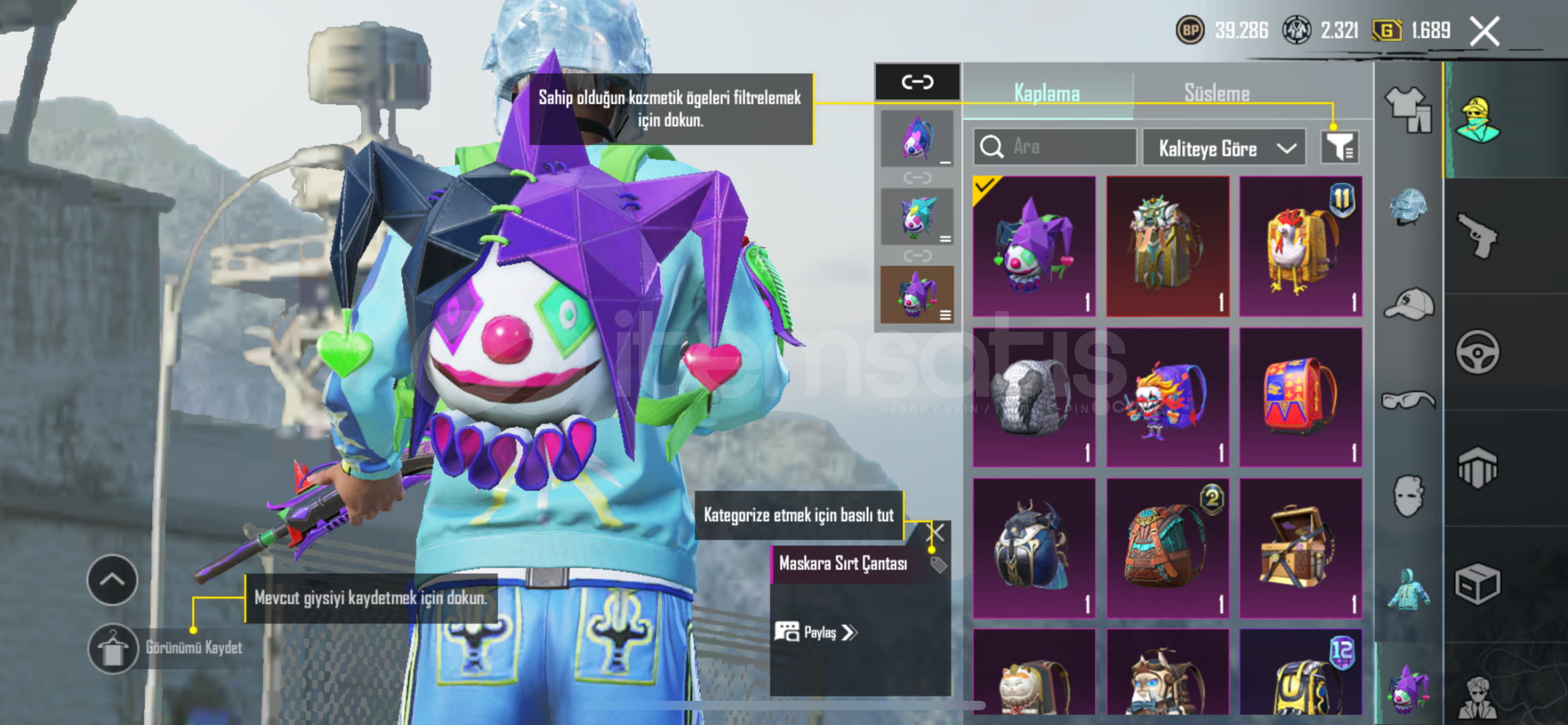Open the Kaliteye Göre sort dropdown

coord(1224,148)
